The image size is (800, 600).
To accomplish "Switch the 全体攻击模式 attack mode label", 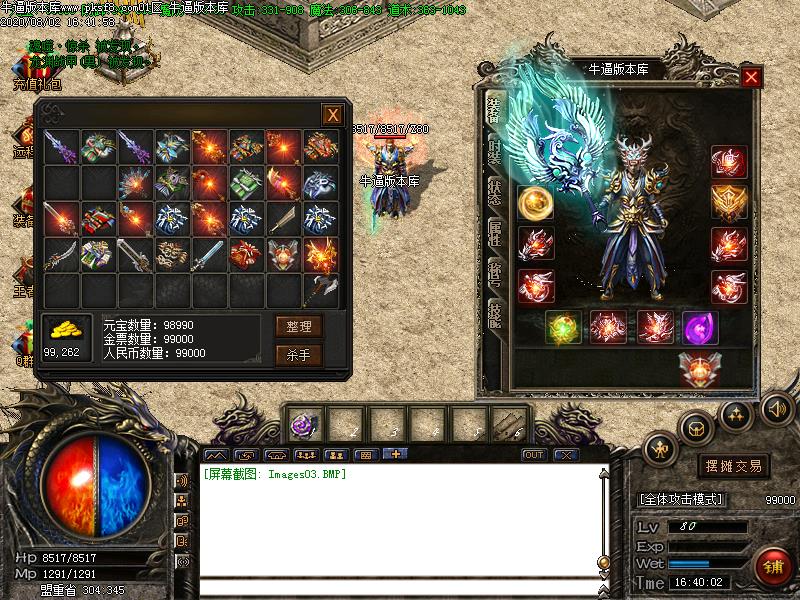I will 681,498.
